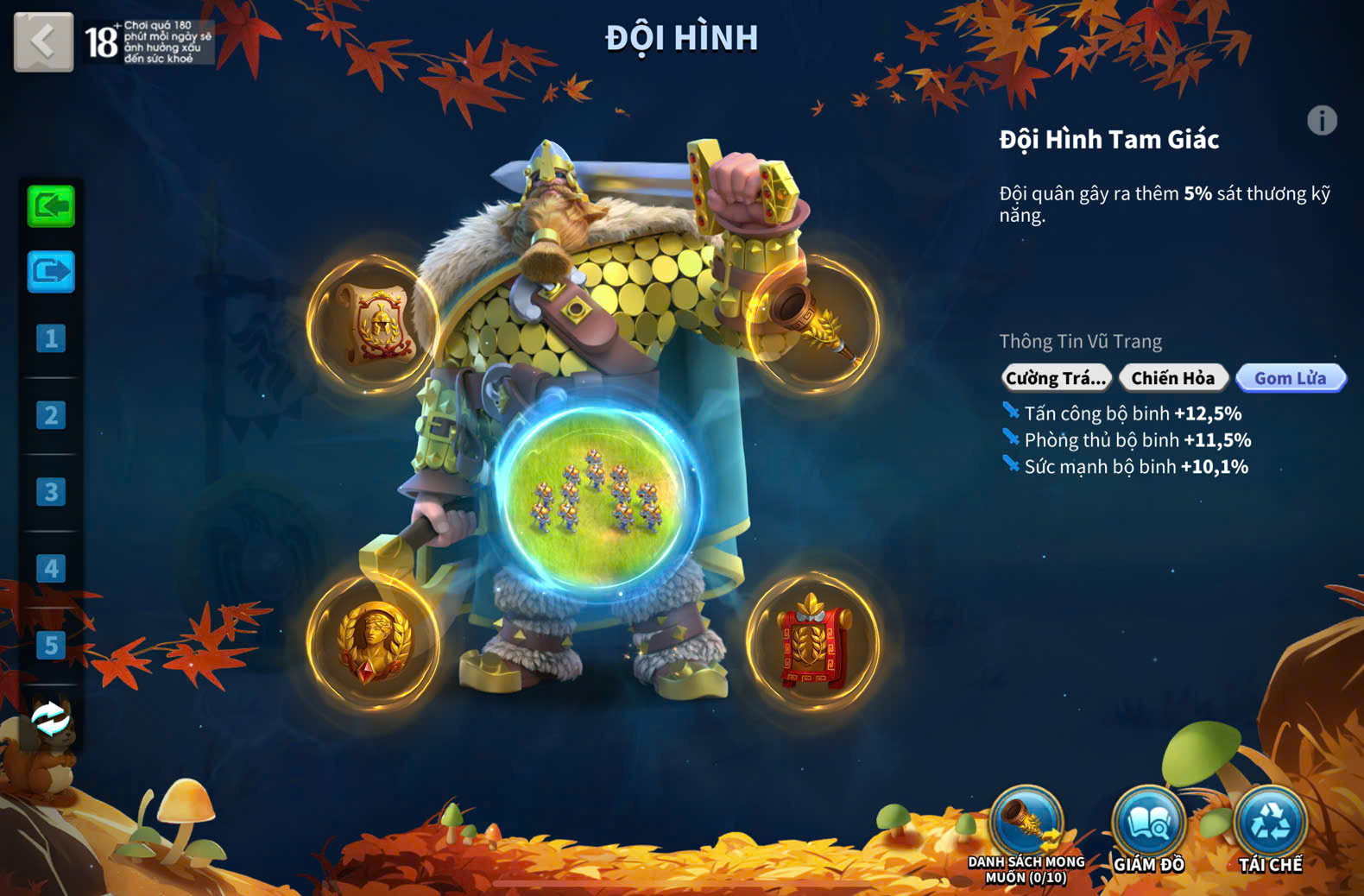
Task: Select the golden horn armament slot
Action: click(813, 324)
